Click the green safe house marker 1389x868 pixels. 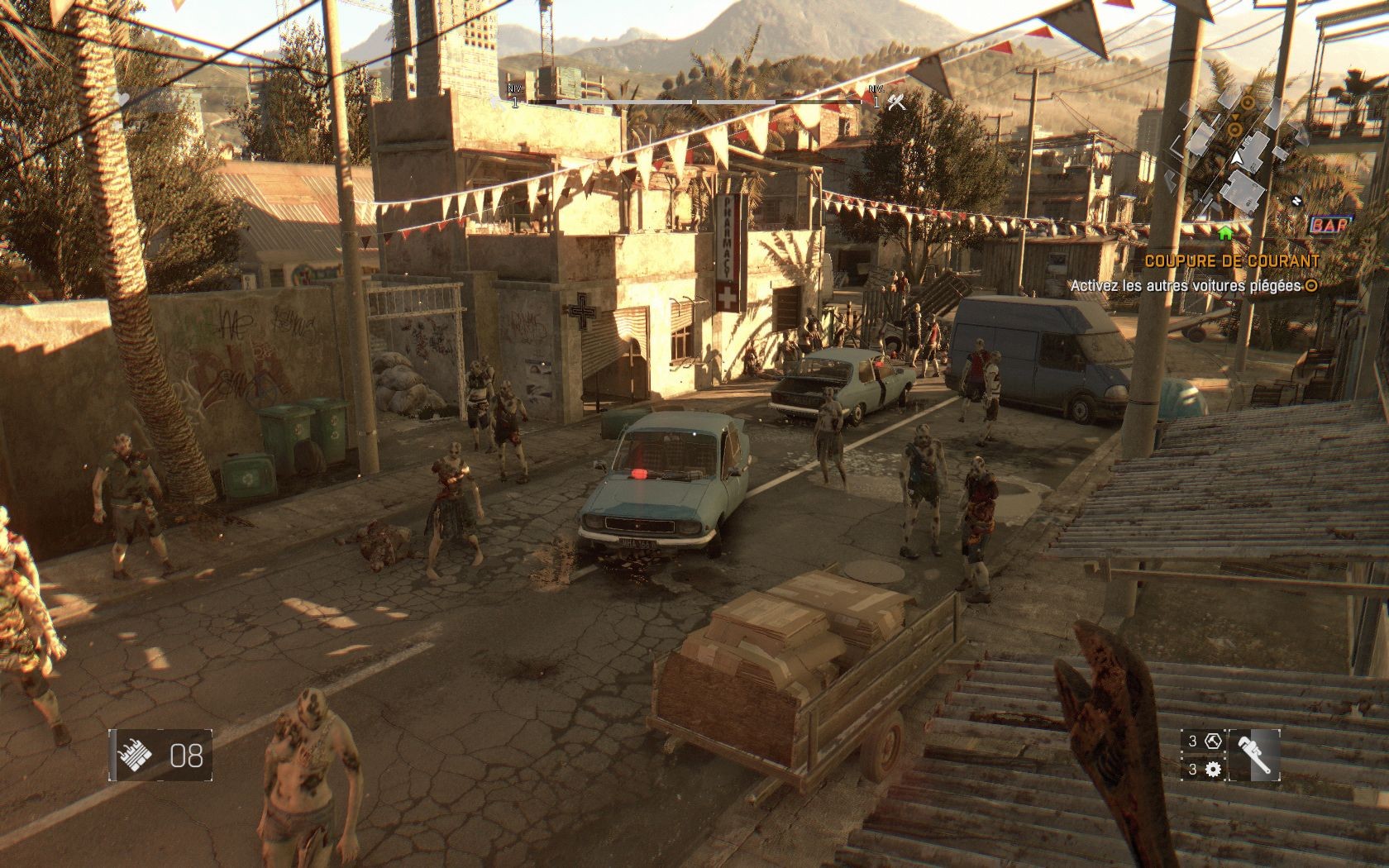1225,234
